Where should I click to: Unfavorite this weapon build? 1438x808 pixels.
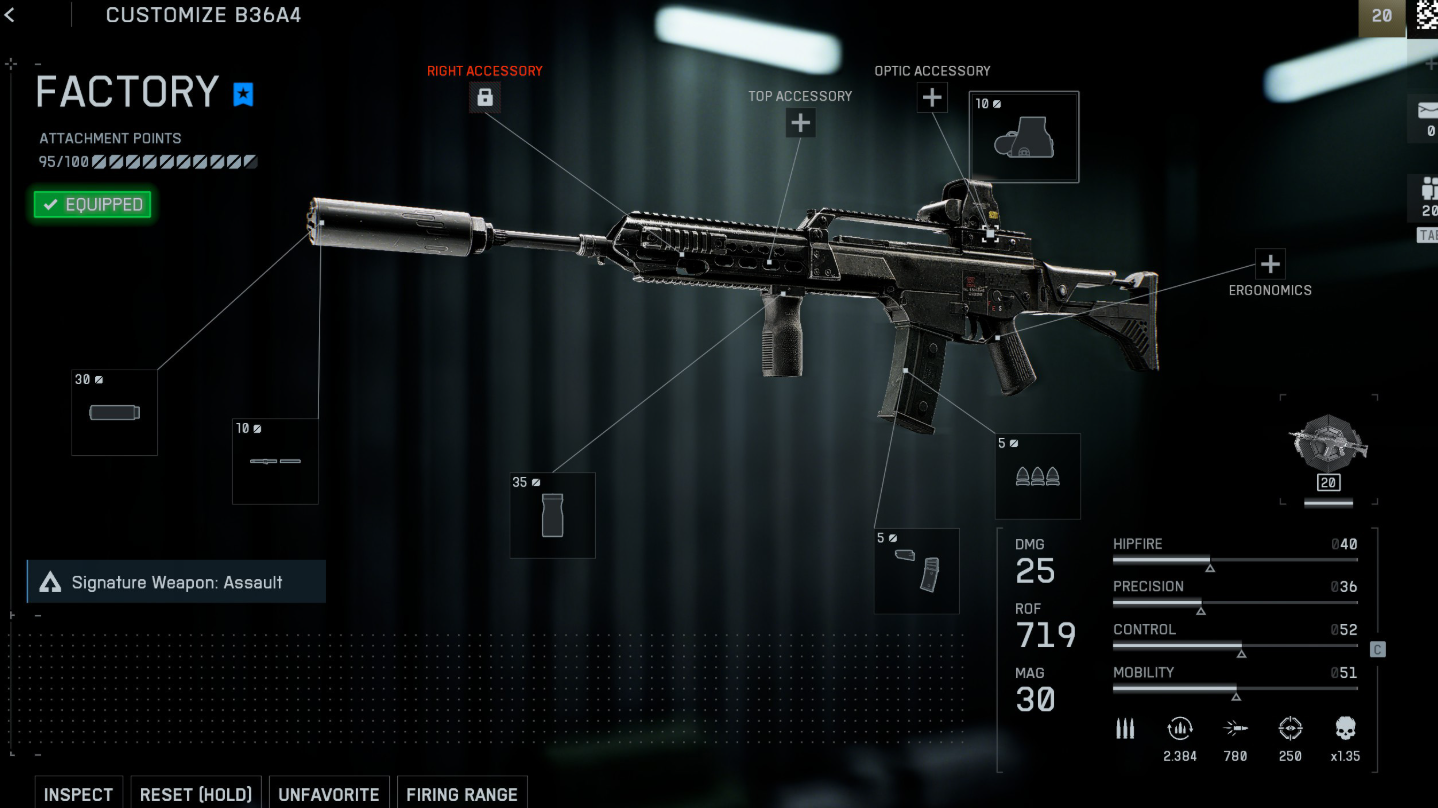(x=328, y=794)
